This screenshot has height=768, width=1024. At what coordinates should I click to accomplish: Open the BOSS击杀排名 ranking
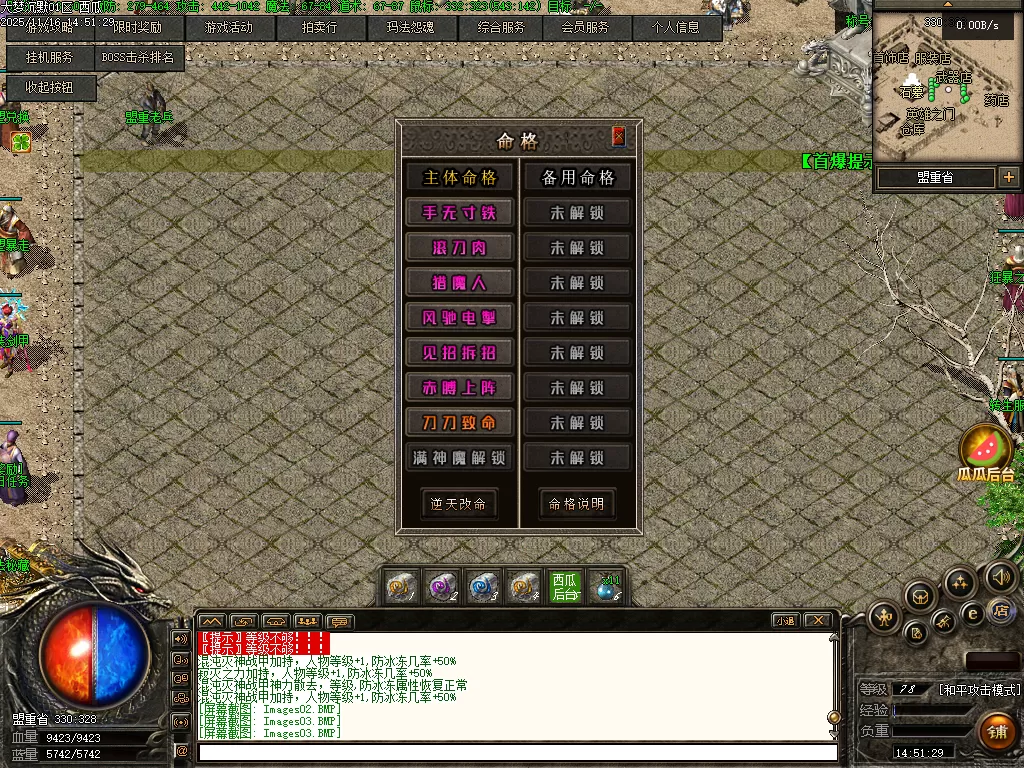[138, 58]
